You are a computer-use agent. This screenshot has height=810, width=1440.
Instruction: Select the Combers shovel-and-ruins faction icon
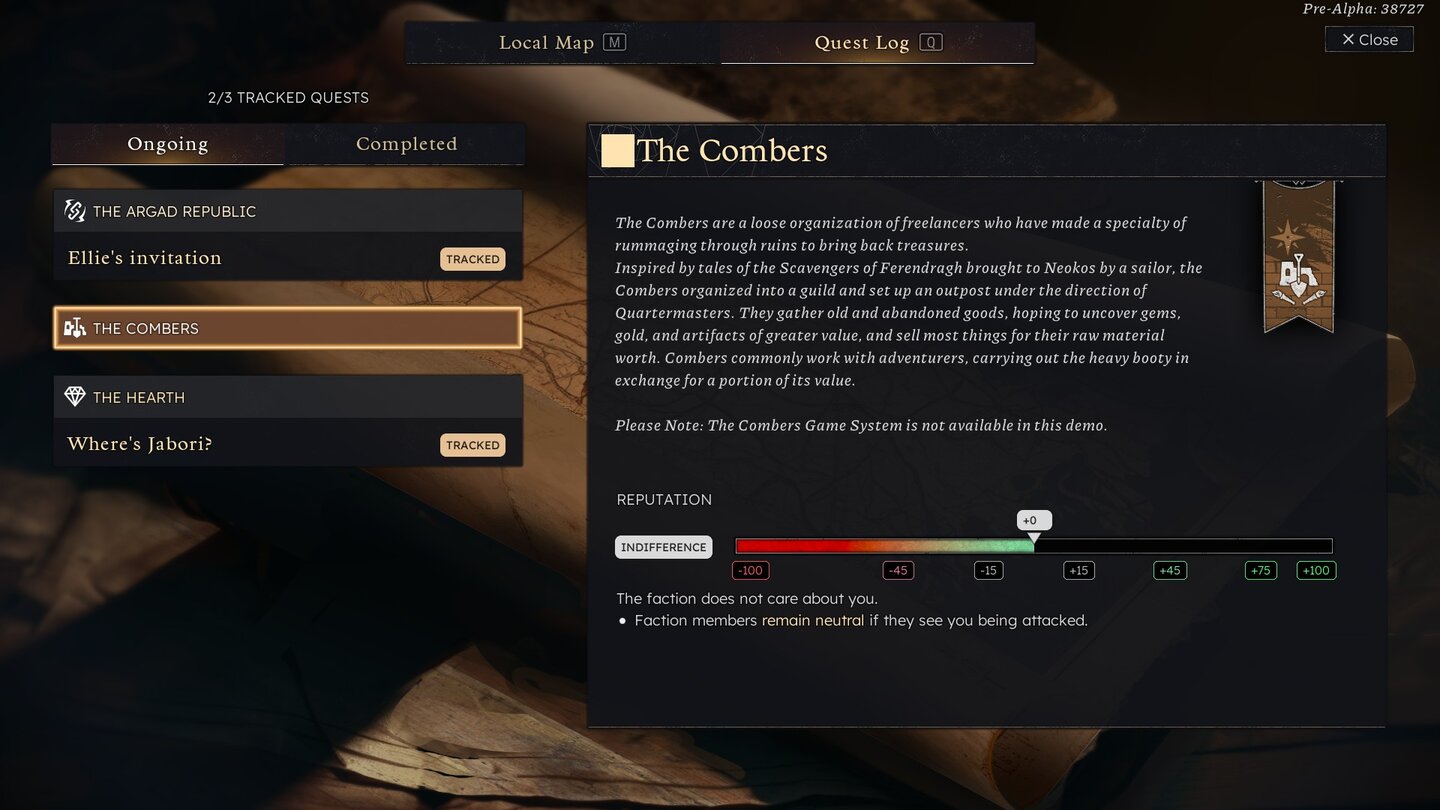pos(74,327)
